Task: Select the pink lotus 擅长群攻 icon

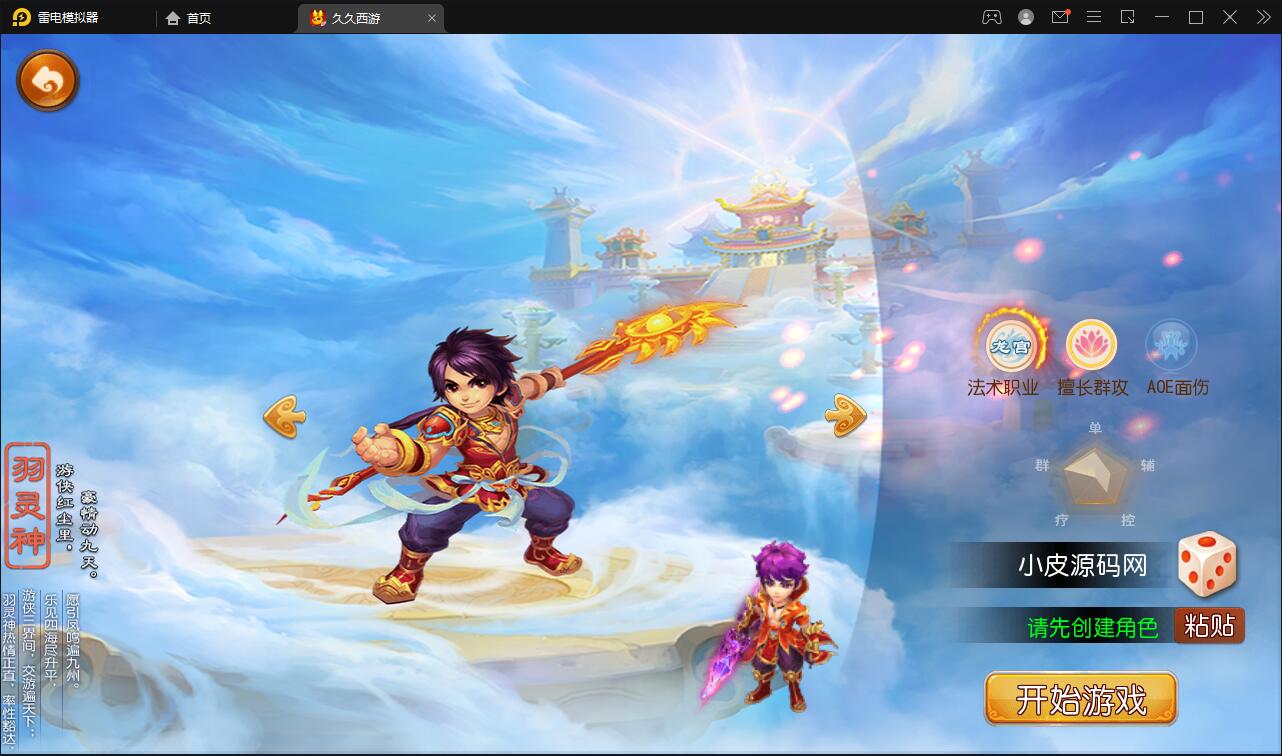Action: tap(1092, 344)
